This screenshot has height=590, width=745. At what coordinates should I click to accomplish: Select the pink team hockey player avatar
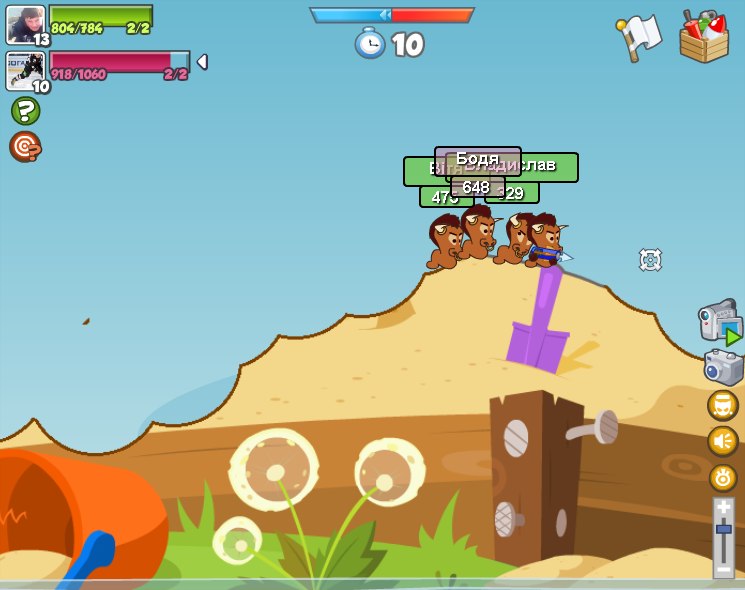click(x=26, y=71)
